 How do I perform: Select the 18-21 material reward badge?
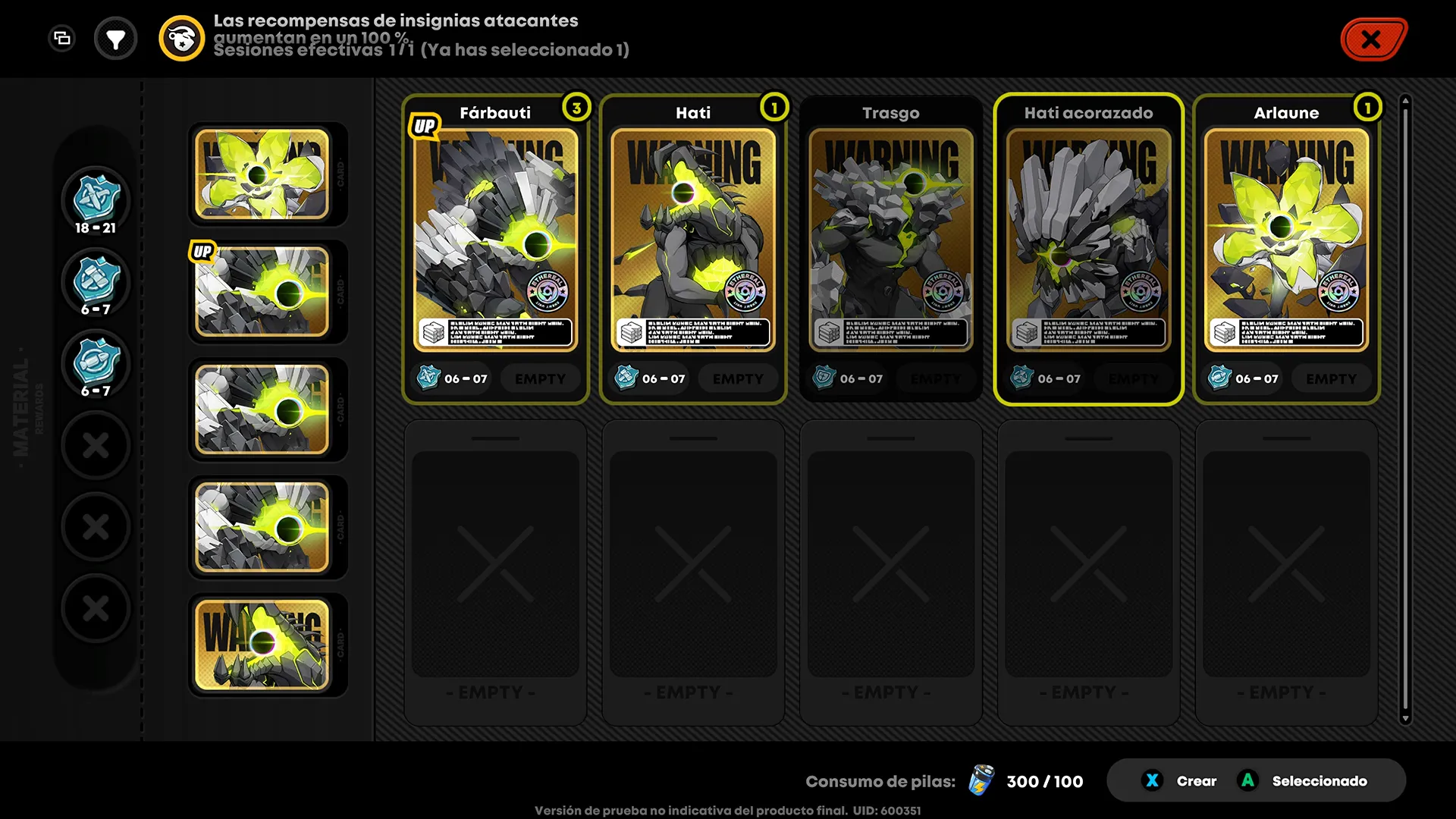point(96,199)
